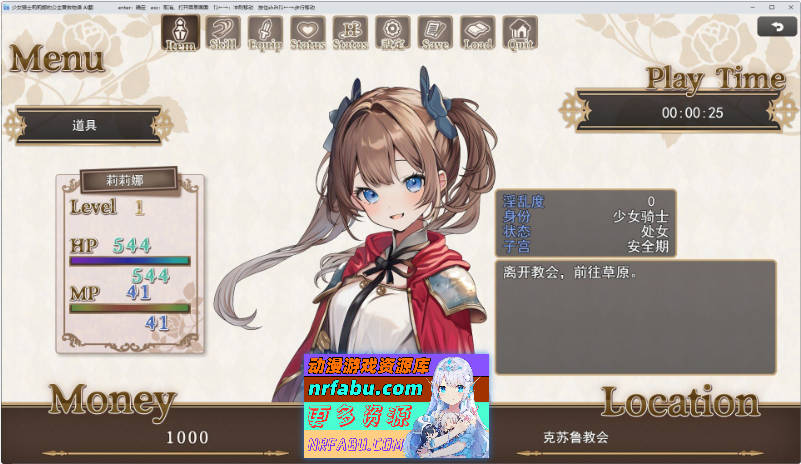Open the Item menu
The width and height of the screenshot is (801, 464).
coord(180,32)
